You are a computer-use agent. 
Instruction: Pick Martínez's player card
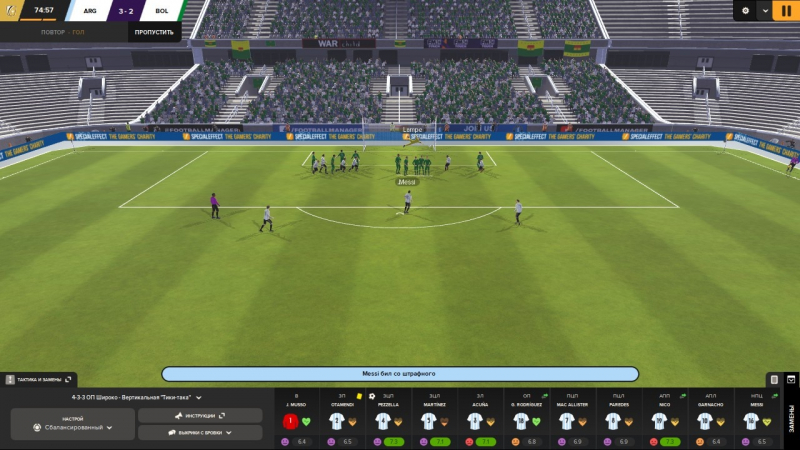(433, 420)
